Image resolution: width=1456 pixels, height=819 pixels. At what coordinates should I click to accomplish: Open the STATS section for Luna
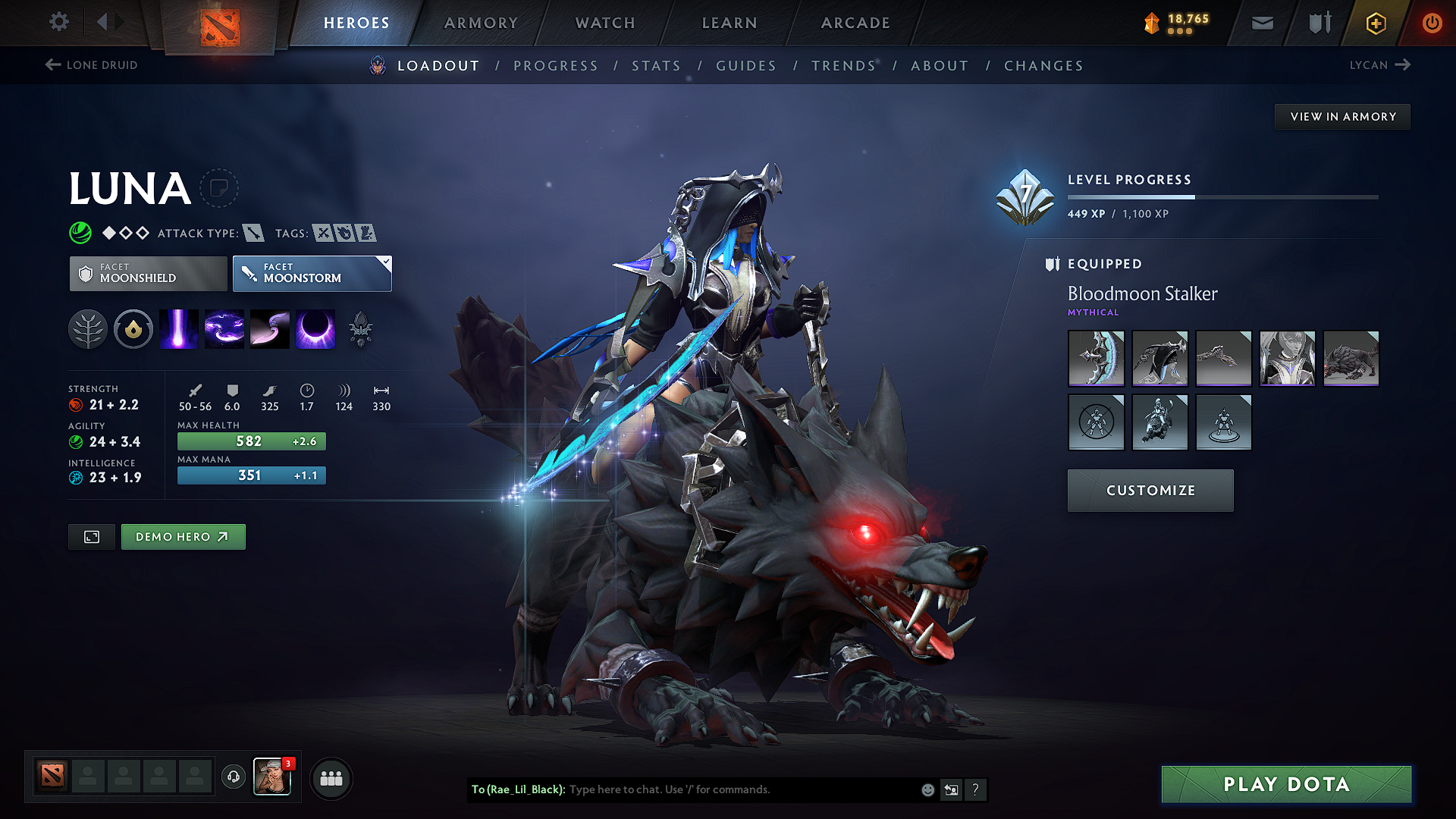pos(656,65)
